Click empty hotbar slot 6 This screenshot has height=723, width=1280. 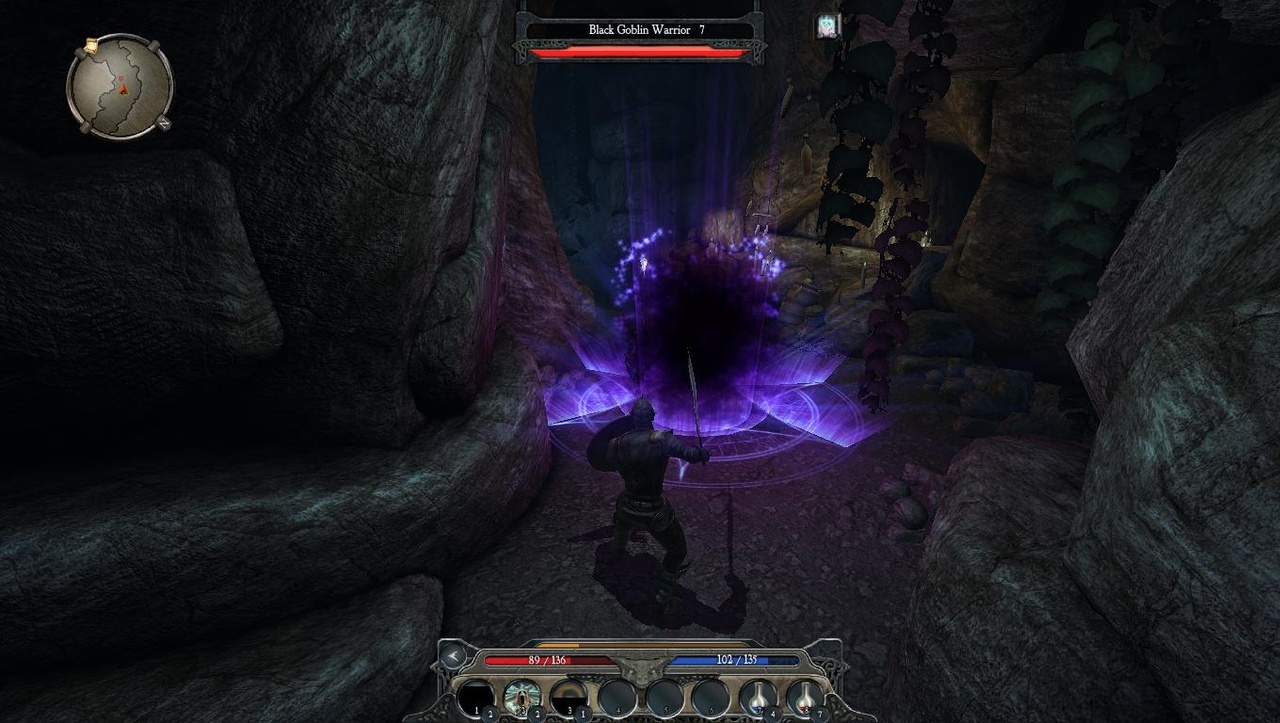pos(710,696)
